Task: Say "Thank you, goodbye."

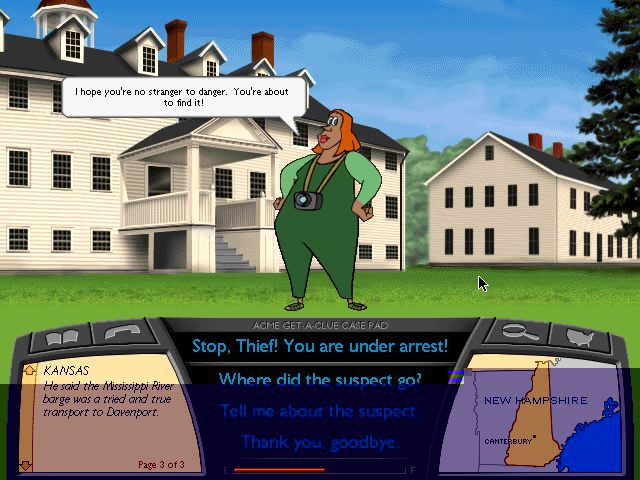Action: point(320,441)
